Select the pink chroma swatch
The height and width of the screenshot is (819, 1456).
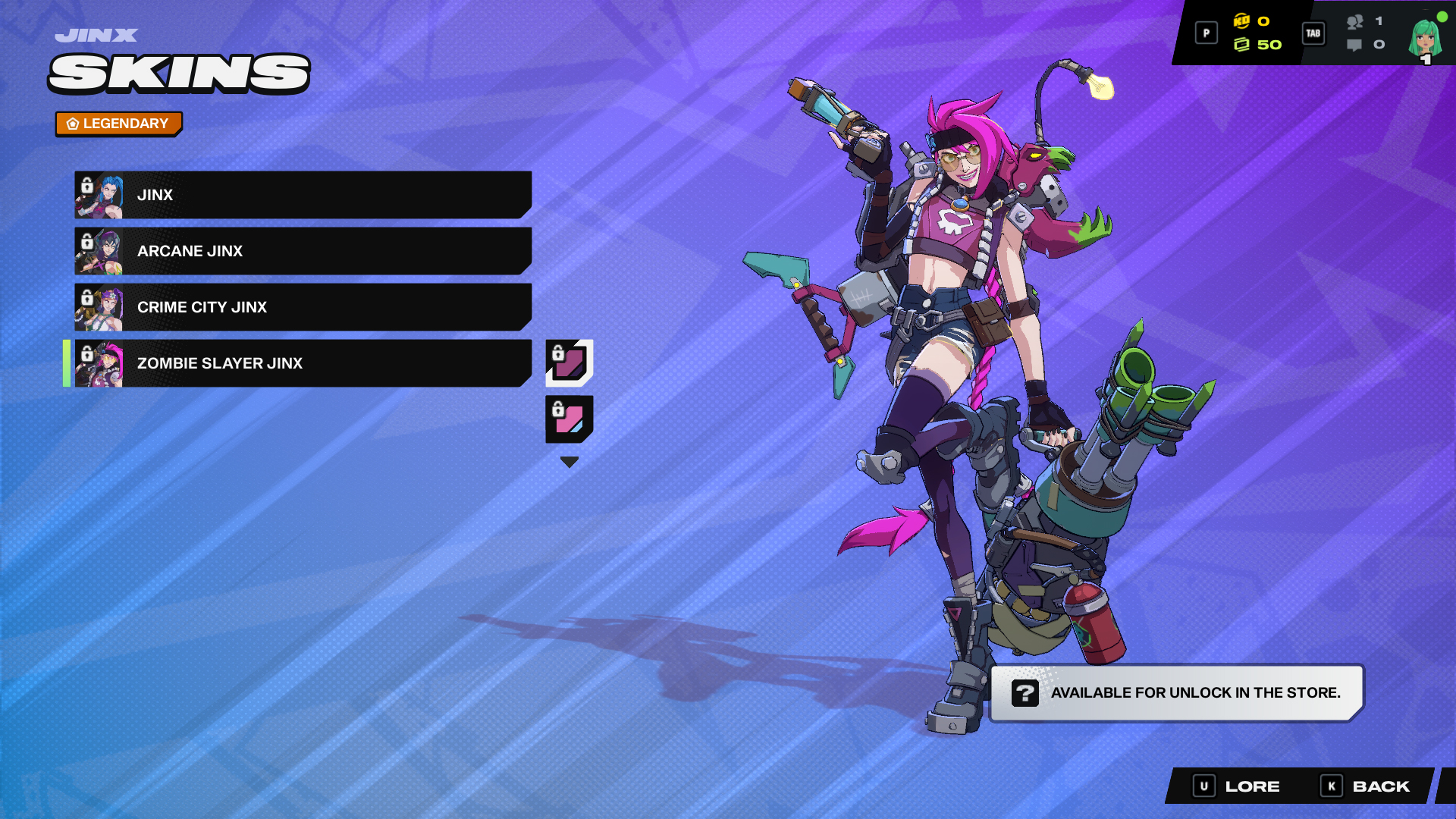click(x=568, y=419)
